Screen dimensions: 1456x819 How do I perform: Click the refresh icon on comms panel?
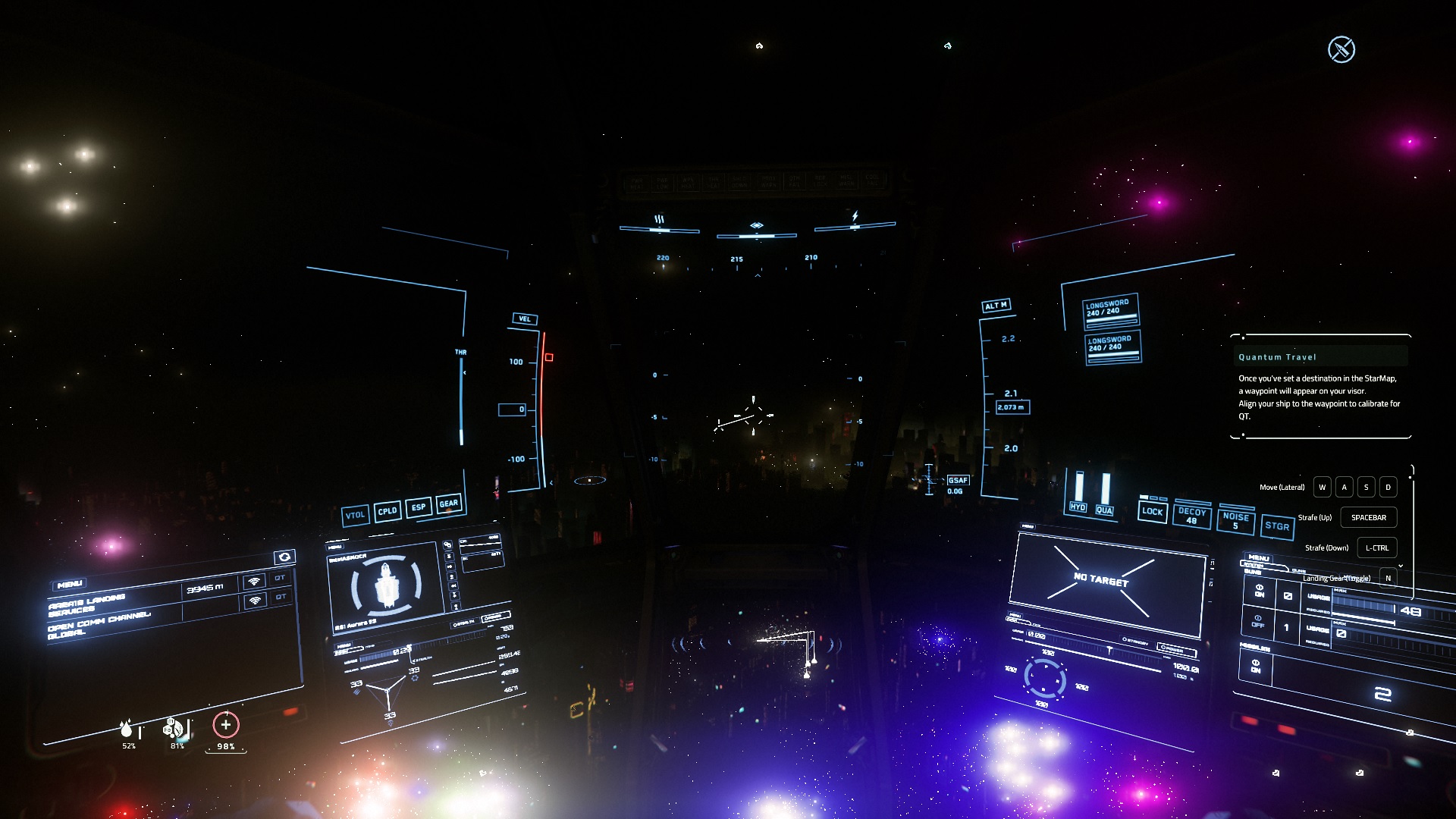(284, 557)
